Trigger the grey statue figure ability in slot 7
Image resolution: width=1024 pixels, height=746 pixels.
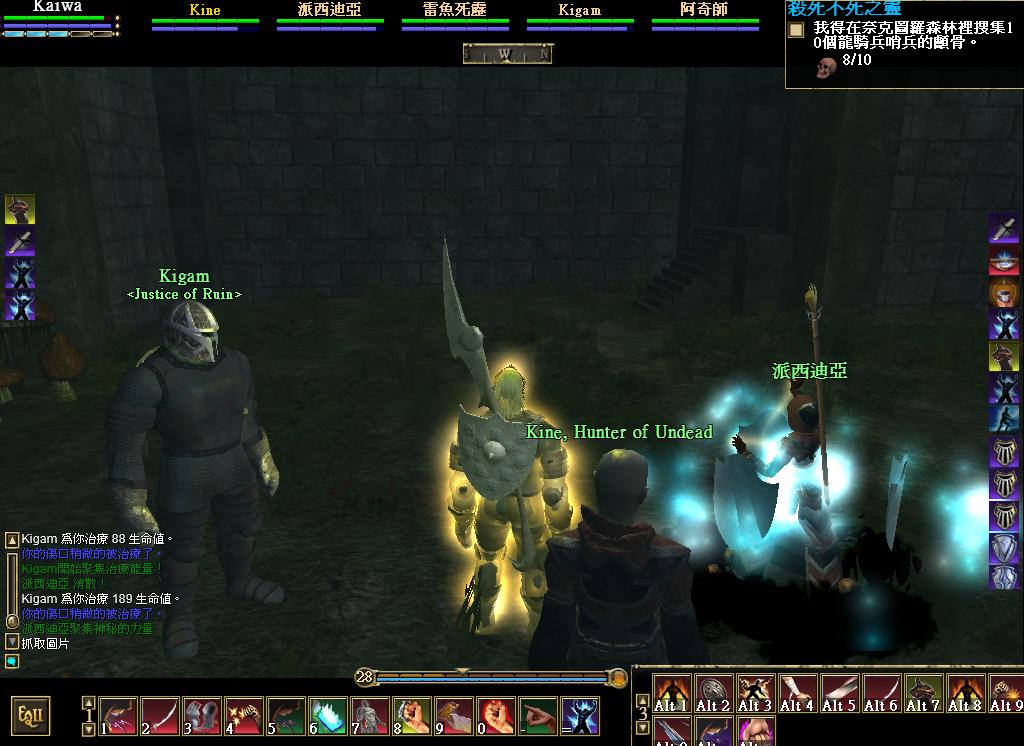(x=370, y=716)
